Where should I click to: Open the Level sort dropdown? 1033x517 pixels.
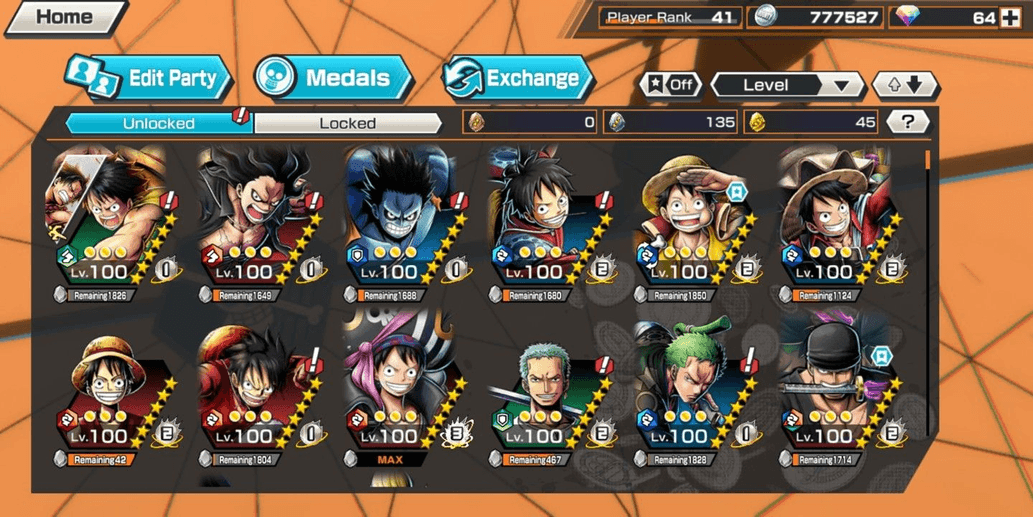point(787,85)
